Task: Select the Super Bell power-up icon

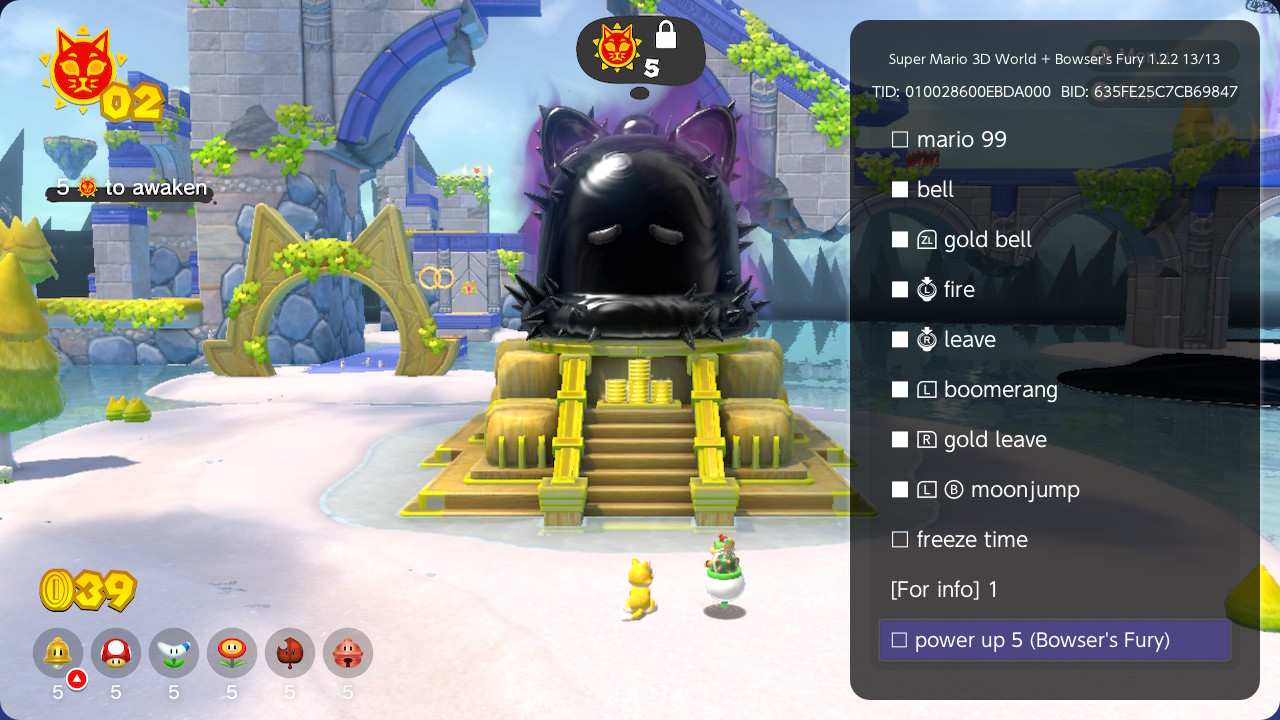Action: pos(57,653)
